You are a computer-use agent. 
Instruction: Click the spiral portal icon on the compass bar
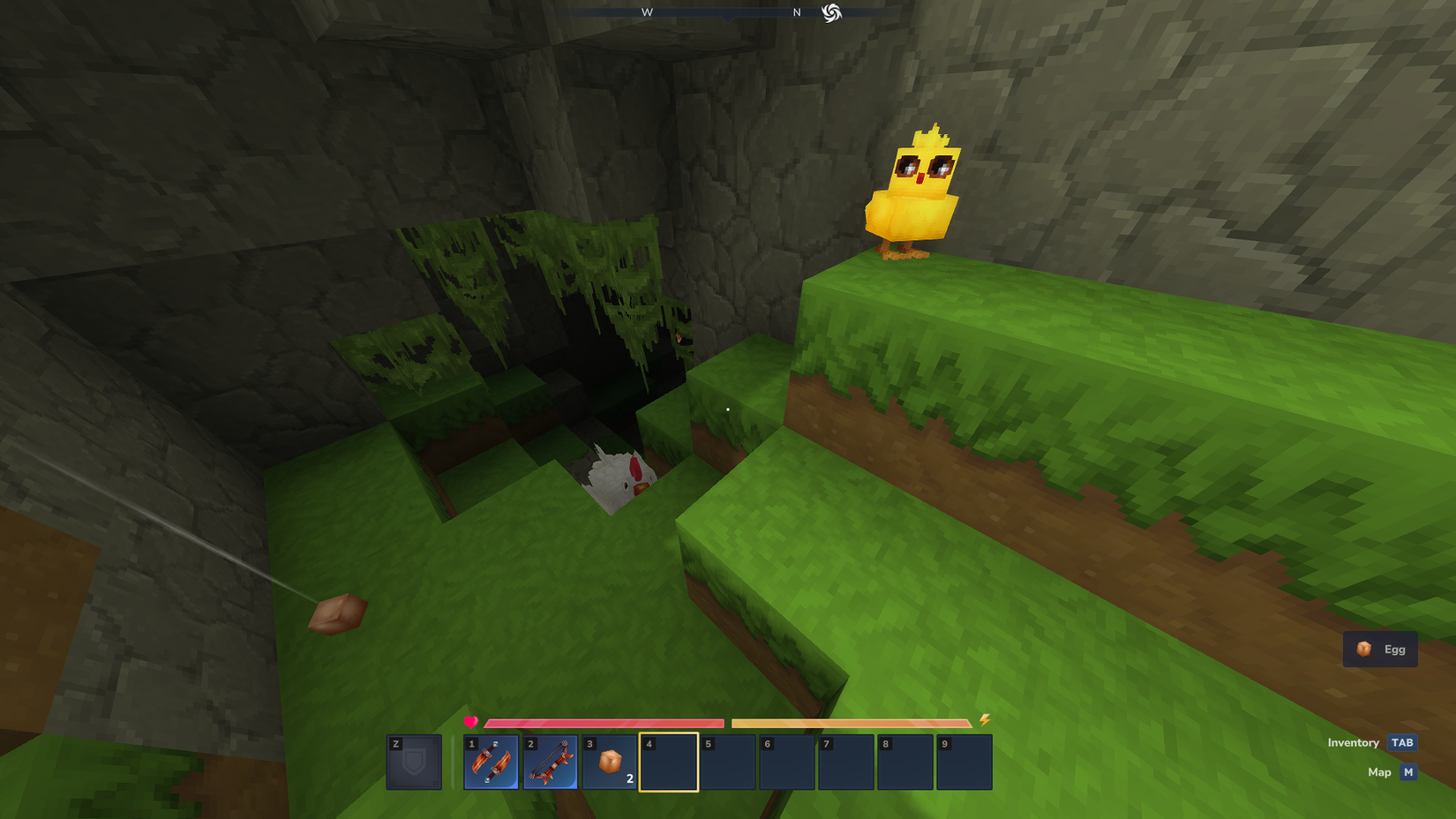point(831,13)
